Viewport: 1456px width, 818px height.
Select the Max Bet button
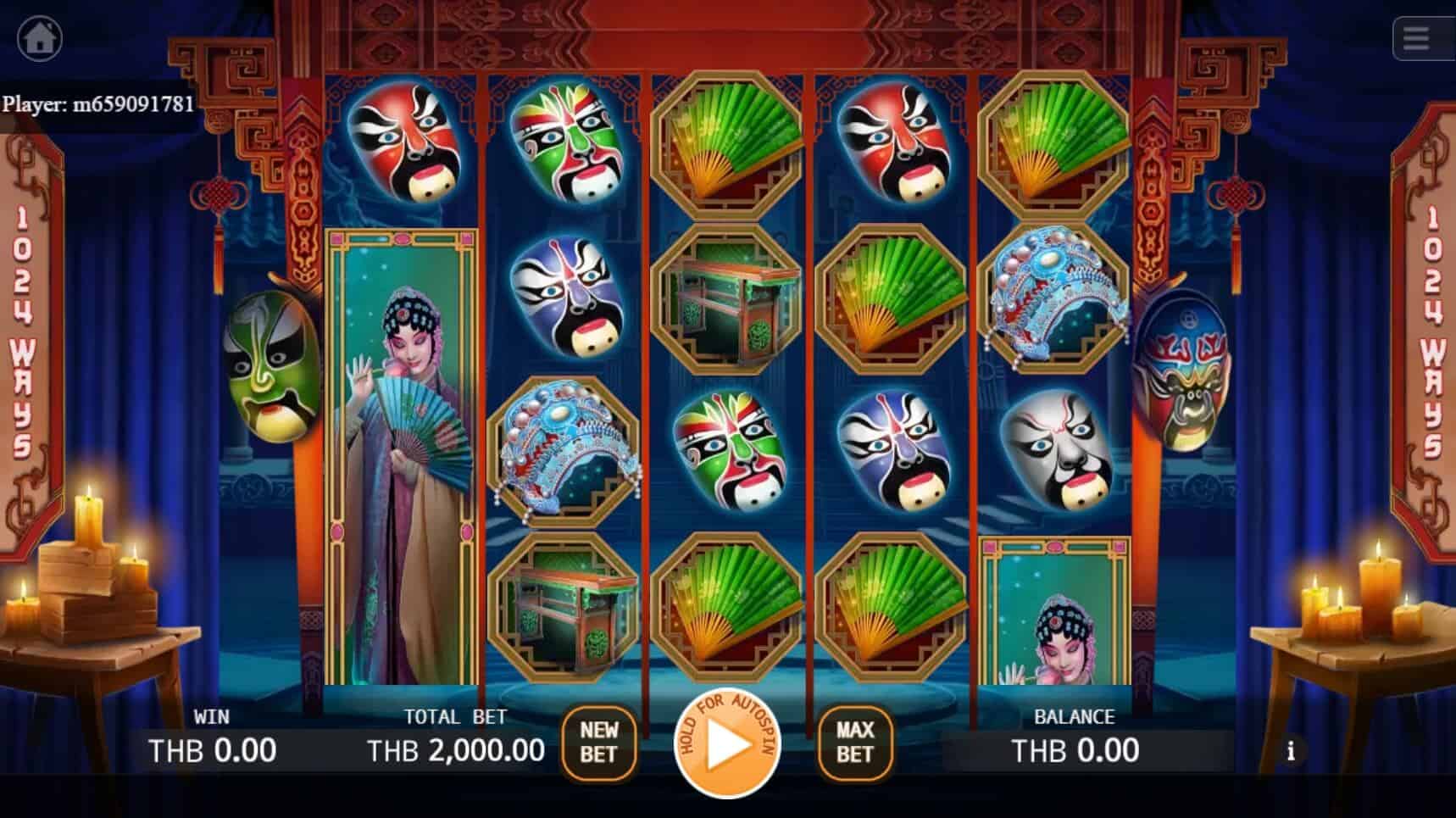854,743
